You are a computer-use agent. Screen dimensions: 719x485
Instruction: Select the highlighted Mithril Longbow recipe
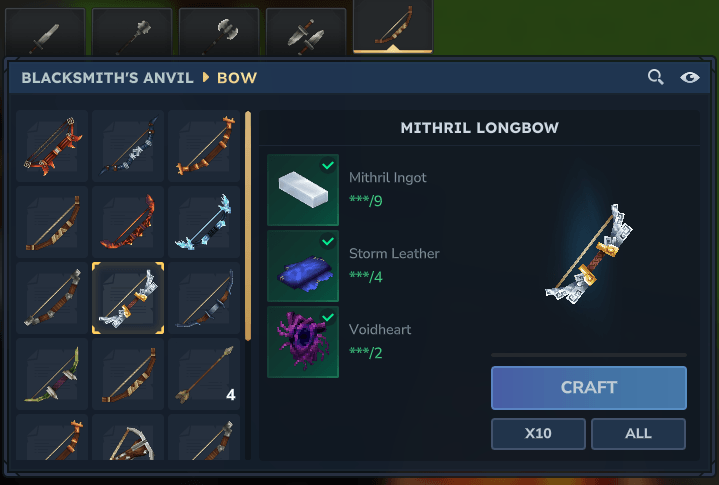point(128,298)
